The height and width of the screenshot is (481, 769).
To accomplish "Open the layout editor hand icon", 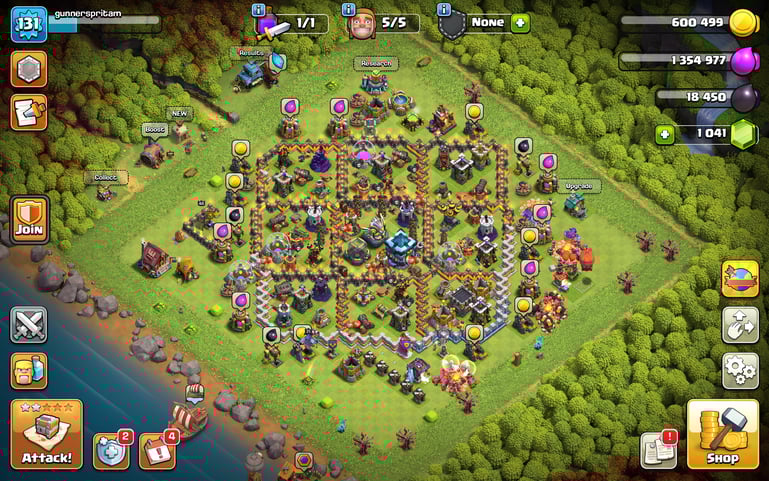I will pyautogui.click(x=740, y=325).
